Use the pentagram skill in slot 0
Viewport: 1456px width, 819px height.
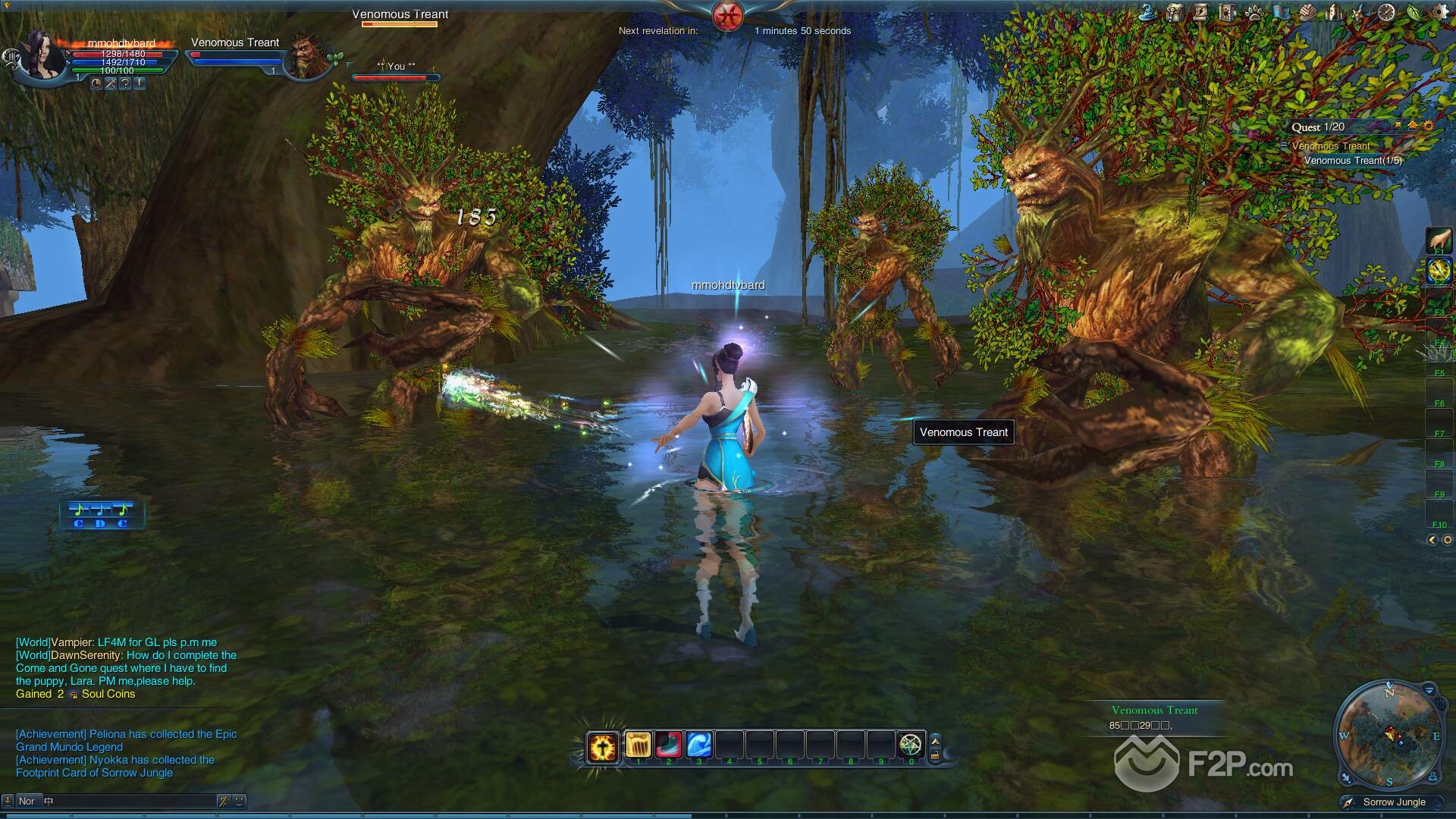point(911,745)
